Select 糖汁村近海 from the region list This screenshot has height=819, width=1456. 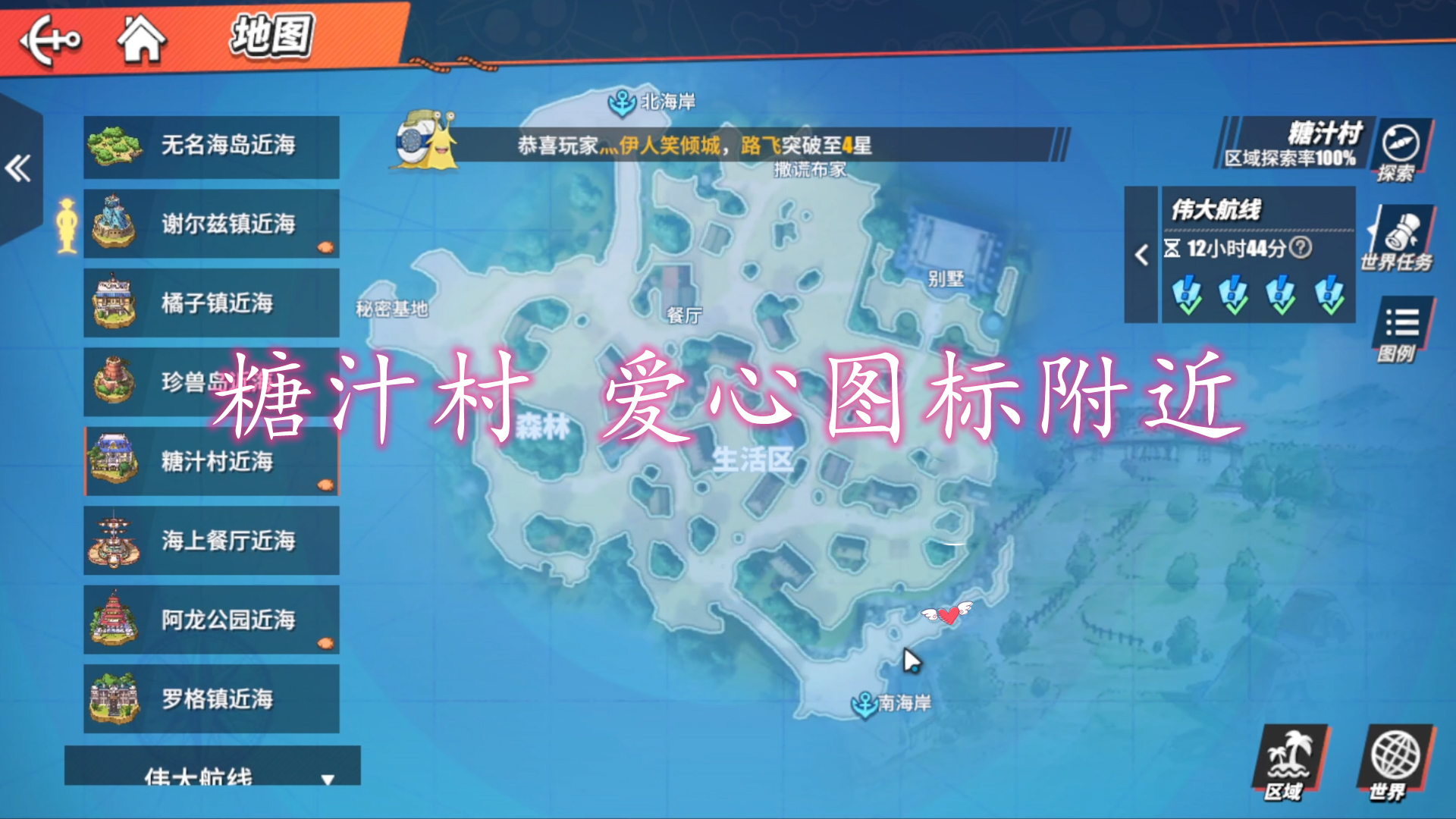[x=211, y=462]
